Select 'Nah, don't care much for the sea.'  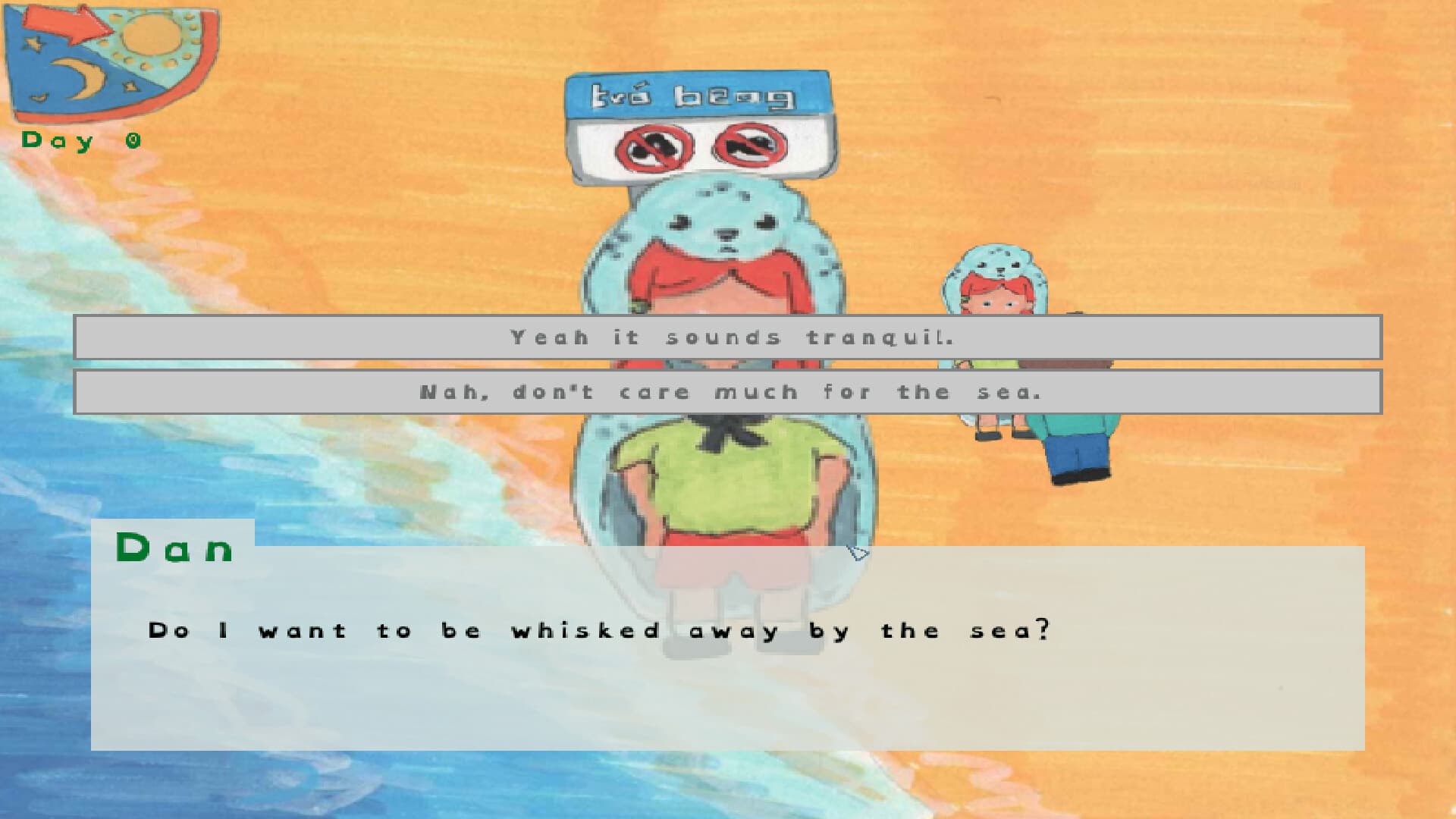pos(728,391)
